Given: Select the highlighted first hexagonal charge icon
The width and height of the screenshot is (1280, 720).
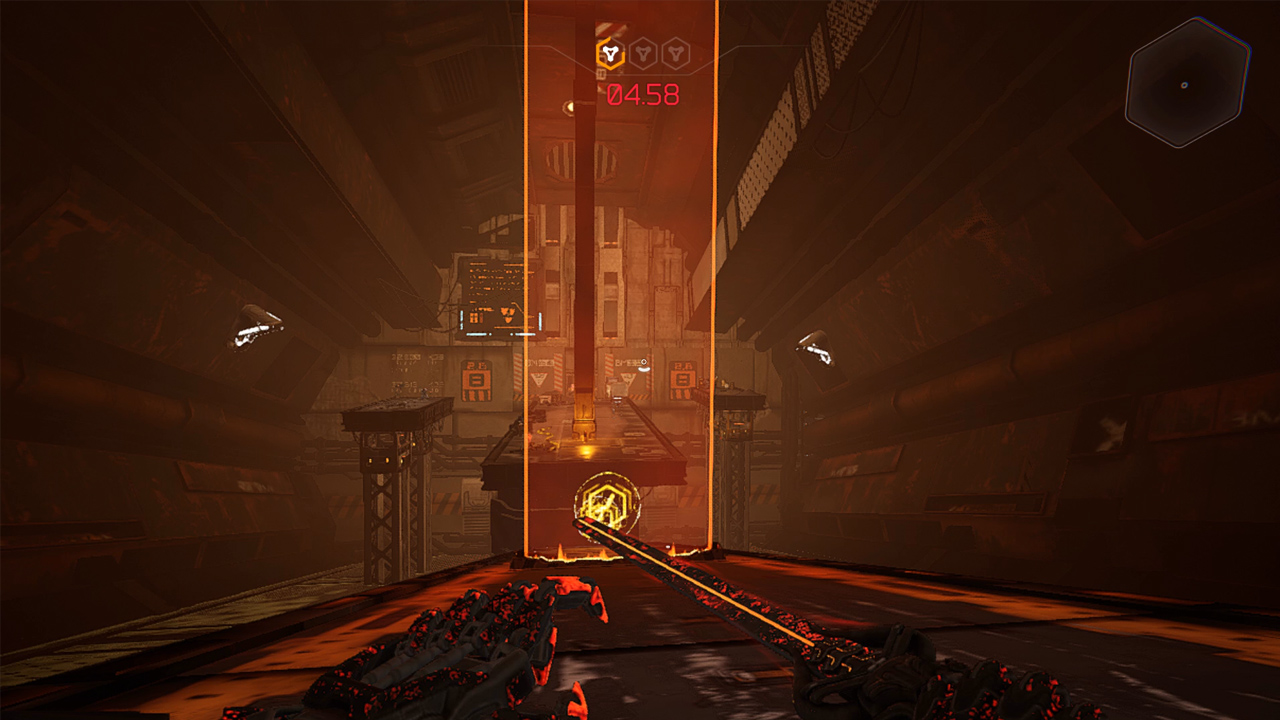Looking at the screenshot, I should (610, 53).
